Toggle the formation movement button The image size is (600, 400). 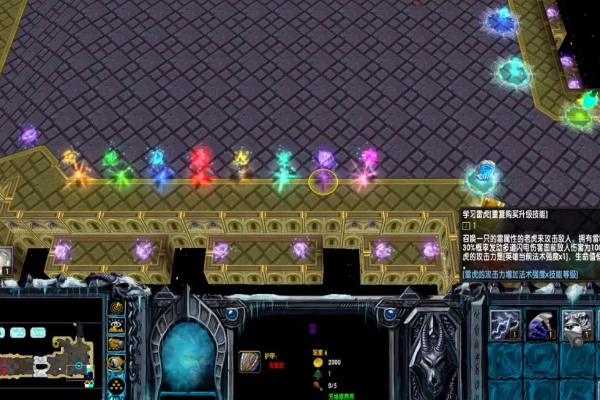(116, 381)
